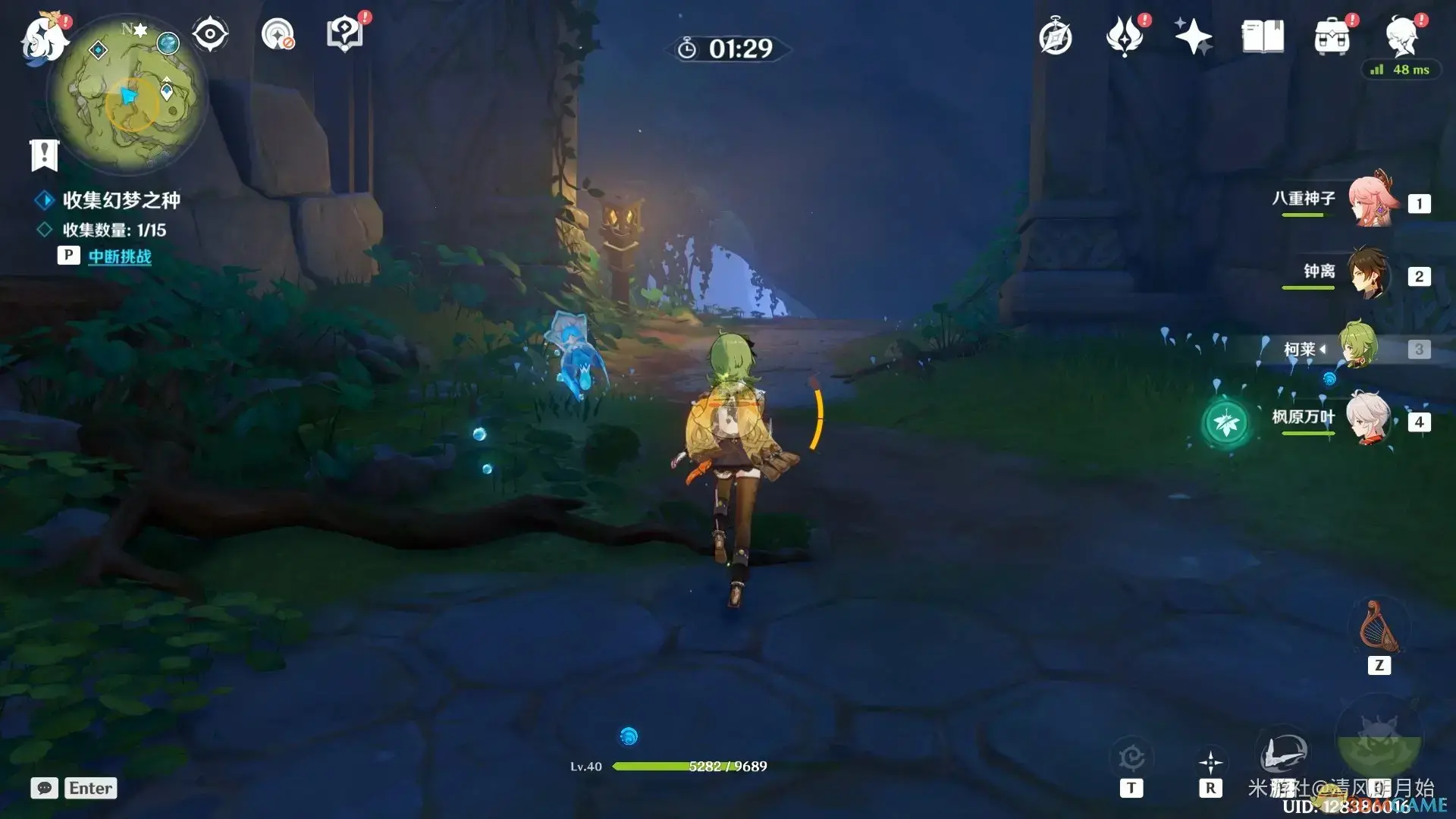Image resolution: width=1456 pixels, height=819 pixels.
Task: Open the Paimon menu
Action: tap(44, 38)
